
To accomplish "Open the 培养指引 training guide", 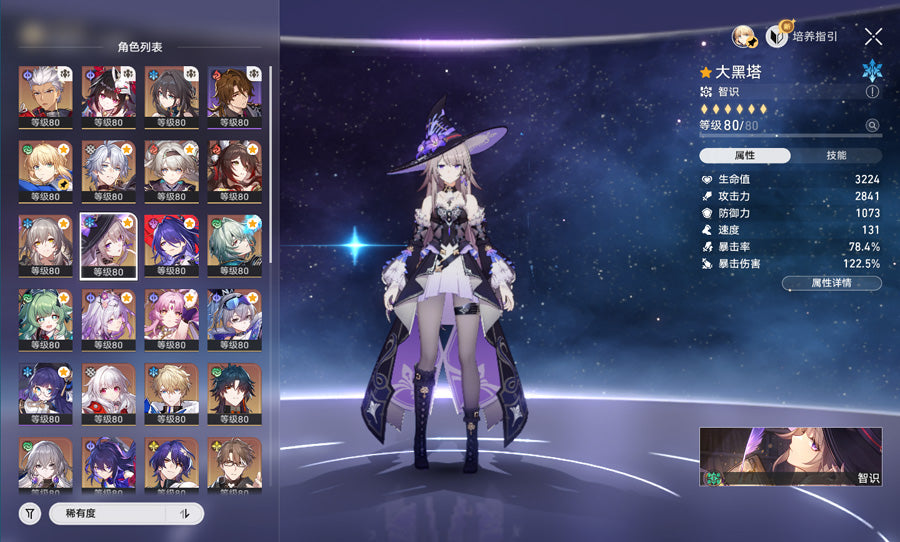I will click(802, 36).
